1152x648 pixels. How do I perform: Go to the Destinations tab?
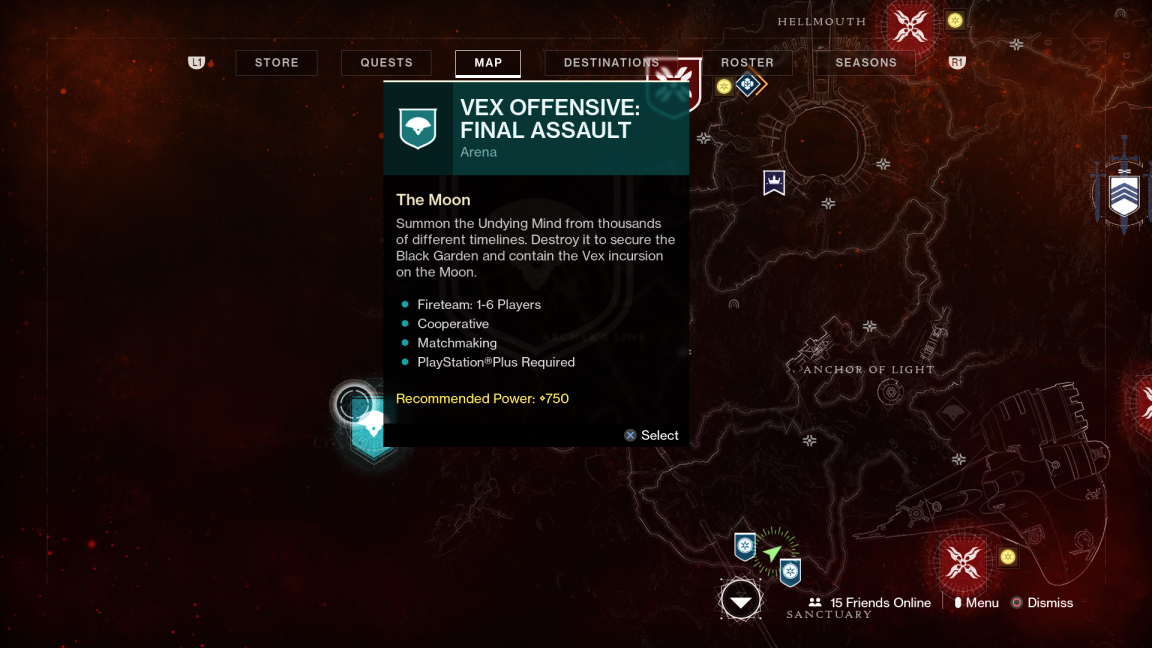[611, 63]
